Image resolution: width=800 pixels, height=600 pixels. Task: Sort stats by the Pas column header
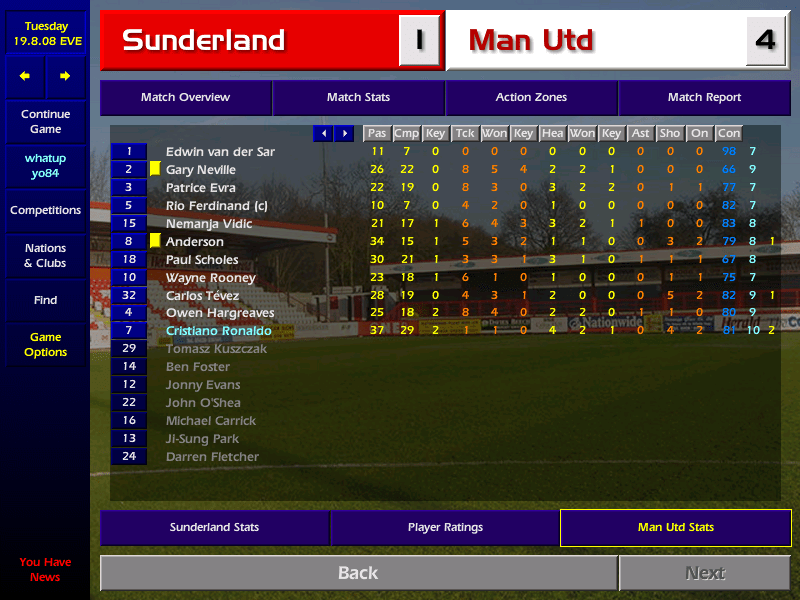point(377,133)
